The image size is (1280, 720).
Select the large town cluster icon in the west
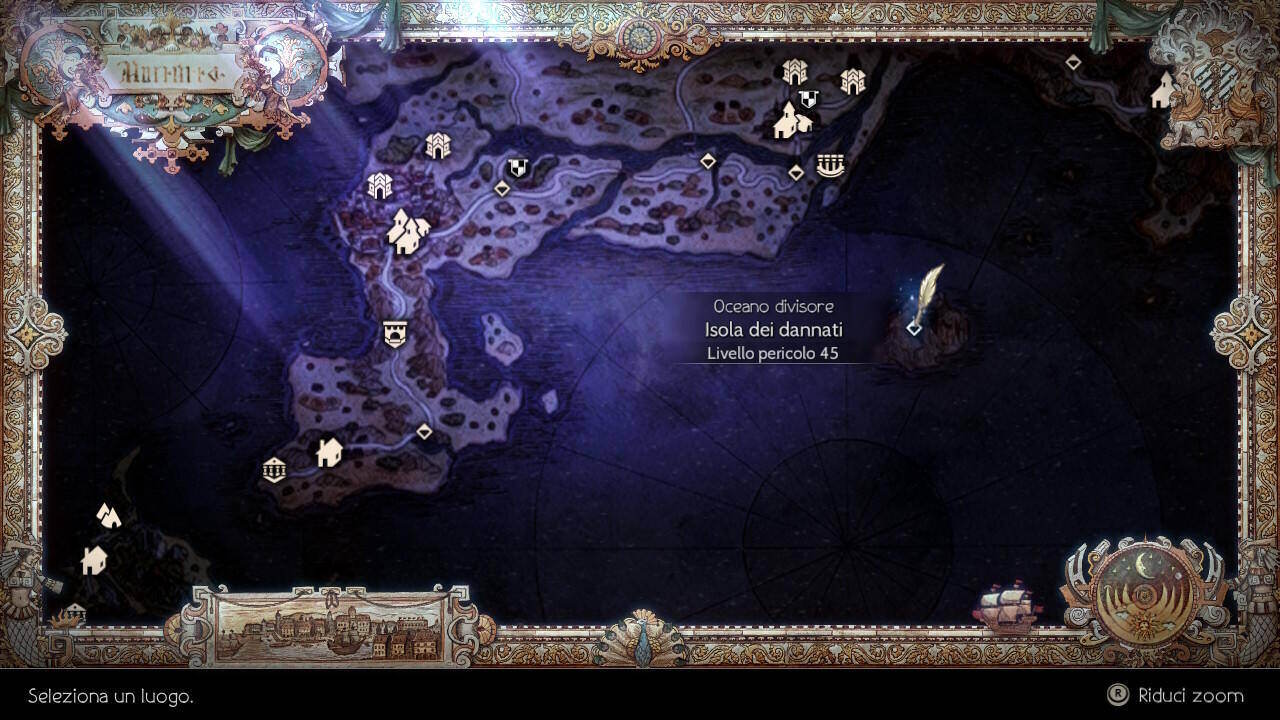pyautogui.click(x=410, y=228)
